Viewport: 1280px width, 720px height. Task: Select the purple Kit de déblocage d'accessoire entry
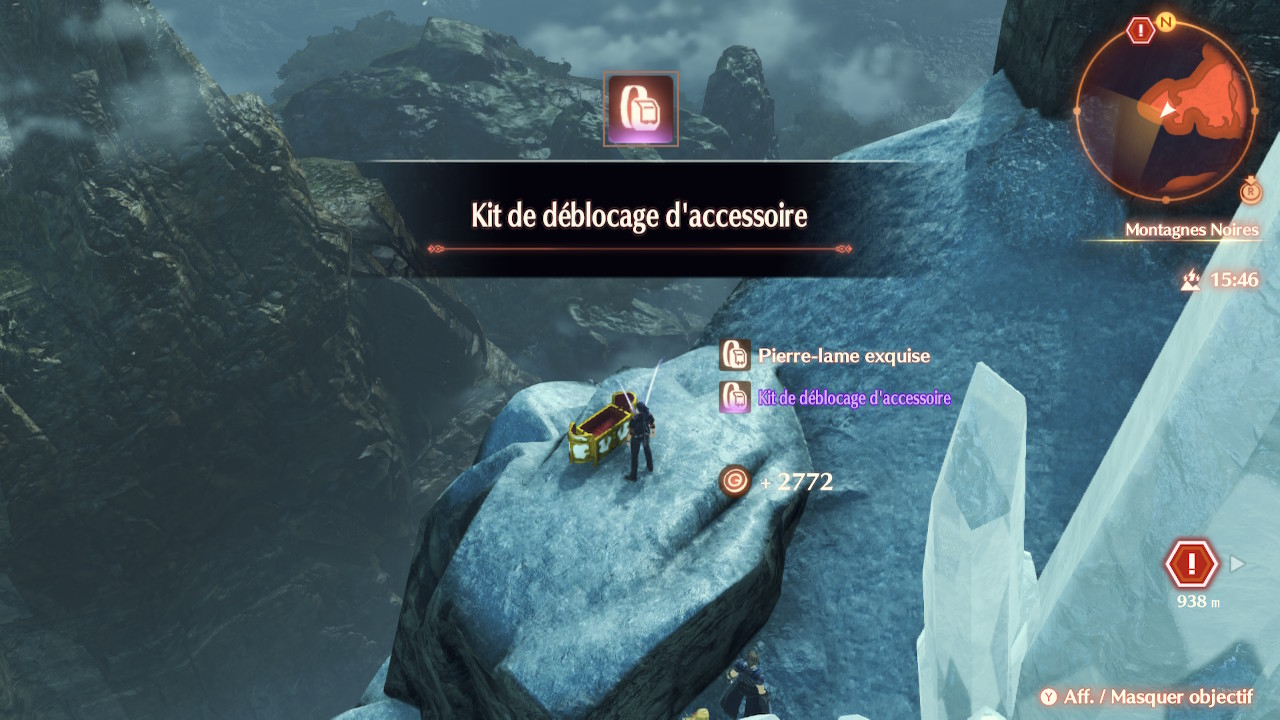[853, 398]
